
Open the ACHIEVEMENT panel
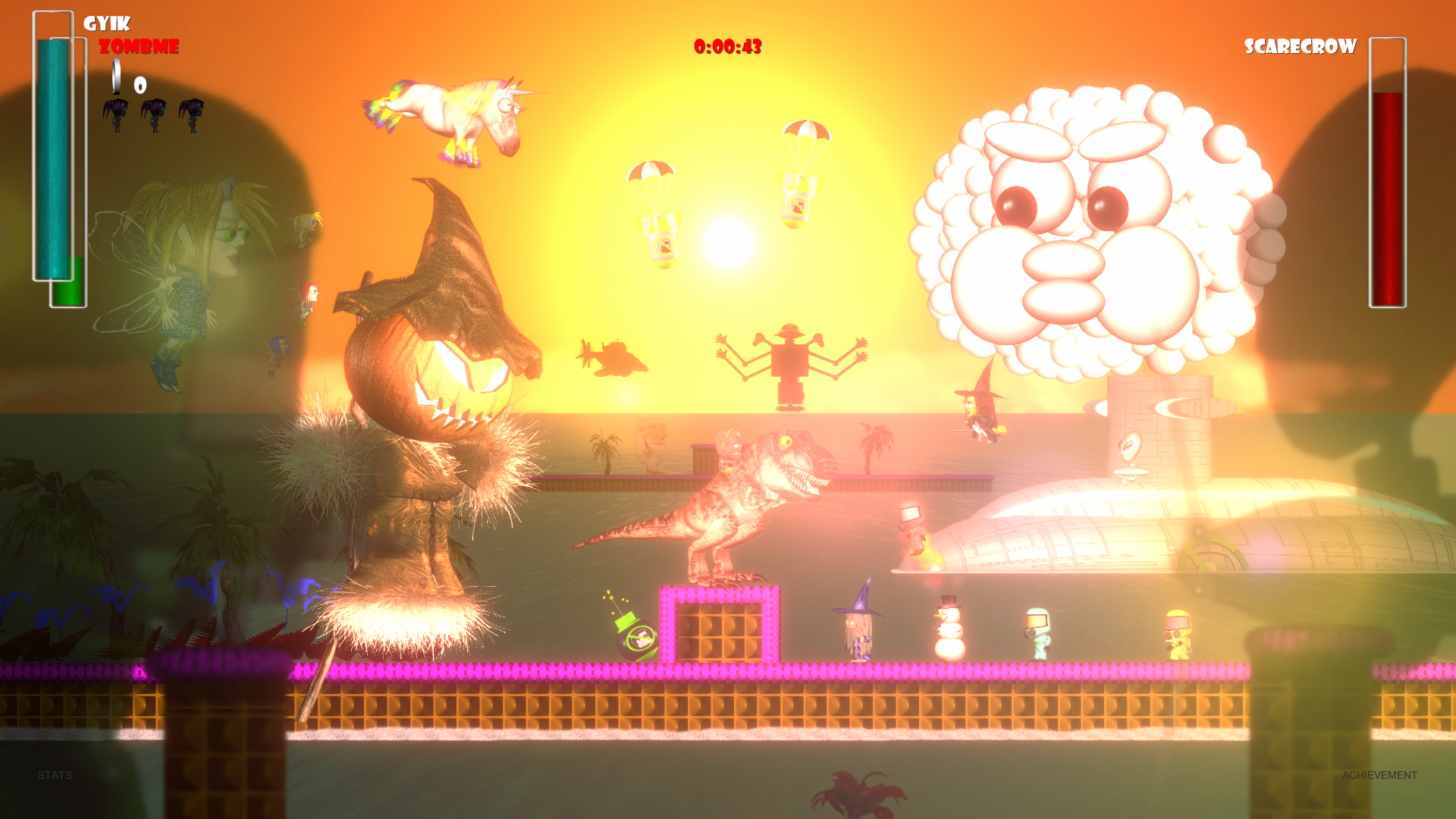tap(1379, 775)
